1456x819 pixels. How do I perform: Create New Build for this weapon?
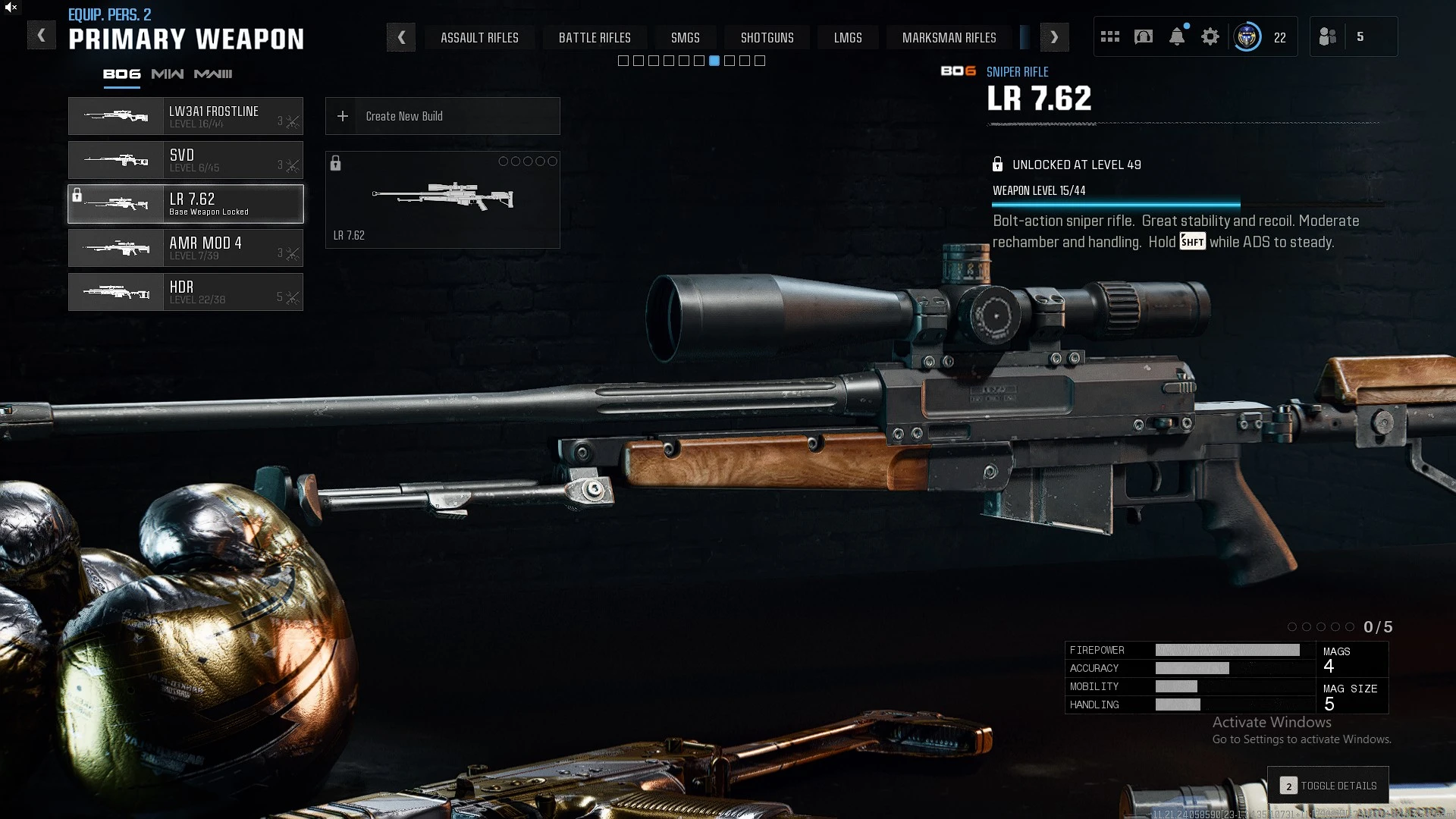point(442,116)
